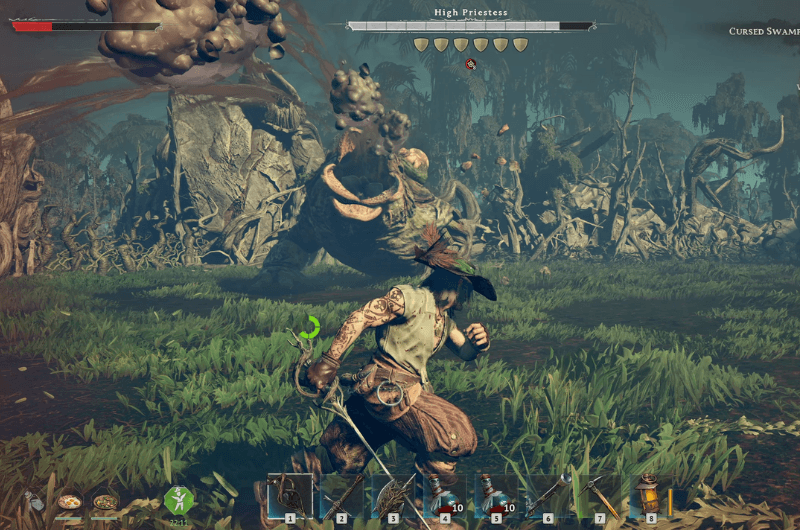
Task: Click the water bottle status icon
Action: pos(35,501)
